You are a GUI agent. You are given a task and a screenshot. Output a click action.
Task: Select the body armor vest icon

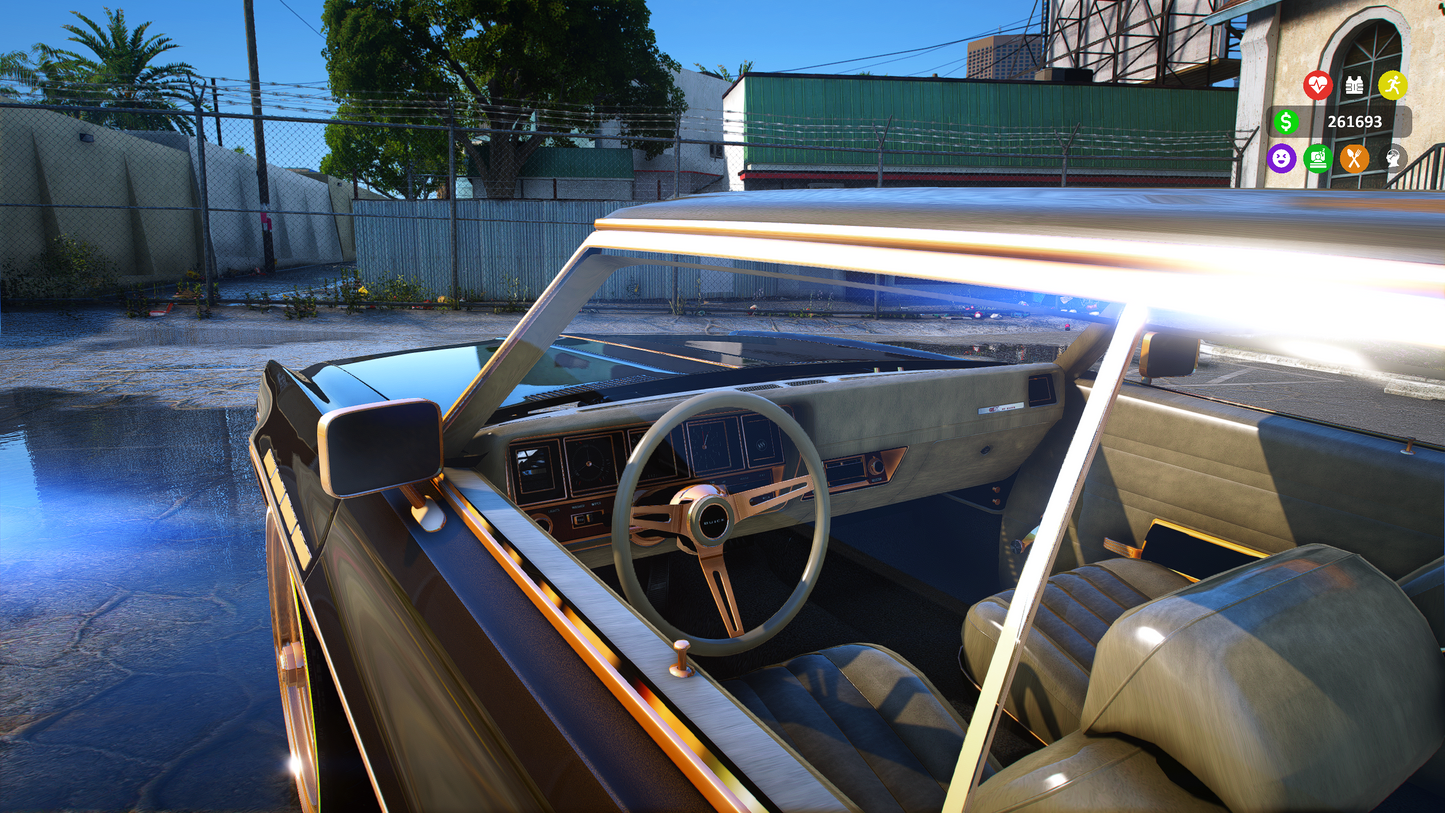point(1355,85)
